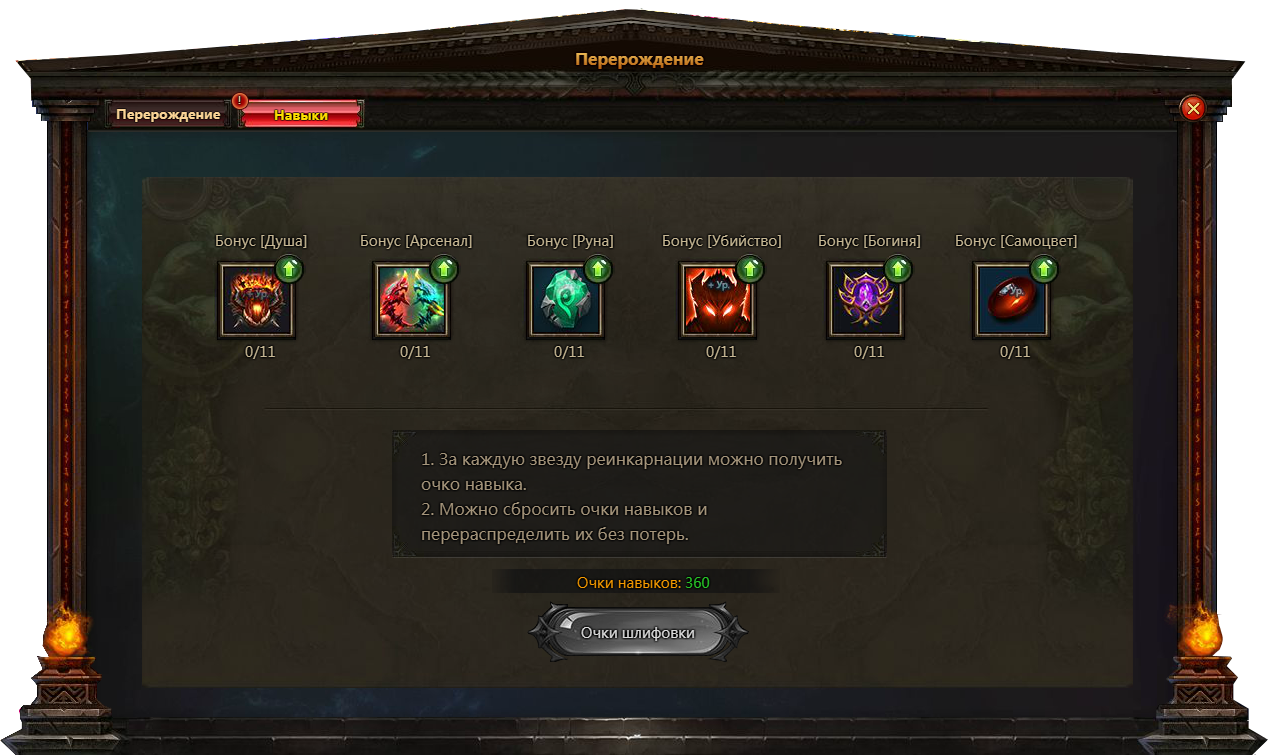The width and height of the screenshot is (1270, 755).
Task: Upgrade Душа bonus with green arrow
Action: 290,269
